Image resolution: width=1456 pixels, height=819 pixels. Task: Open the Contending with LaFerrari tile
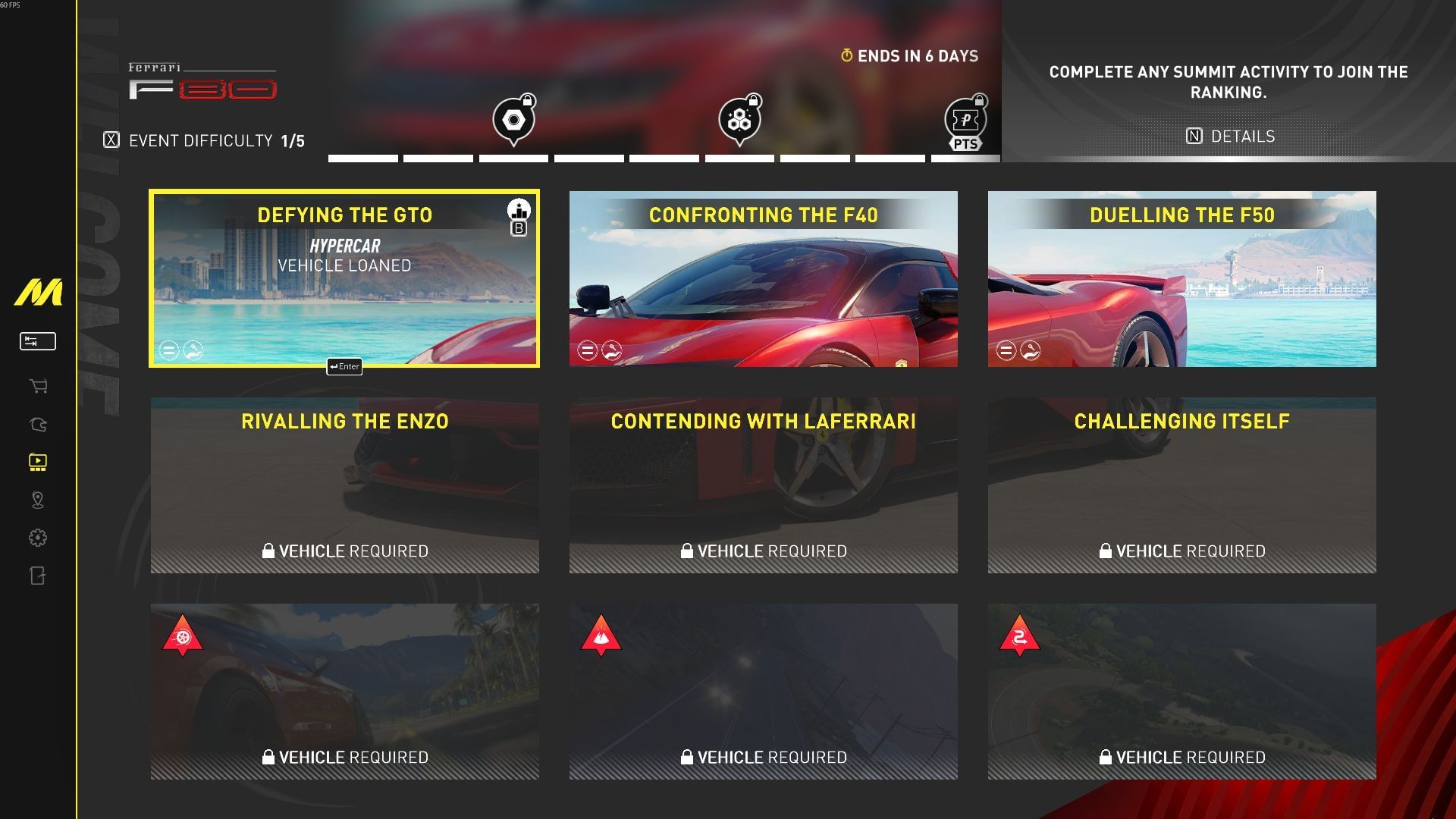click(x=763, y=485)
